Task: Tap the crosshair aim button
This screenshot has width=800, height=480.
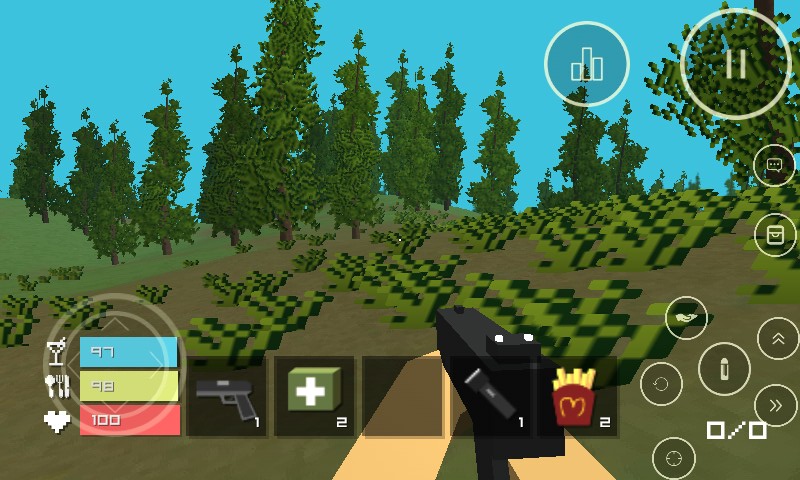Action: click(x=673, y=458)
